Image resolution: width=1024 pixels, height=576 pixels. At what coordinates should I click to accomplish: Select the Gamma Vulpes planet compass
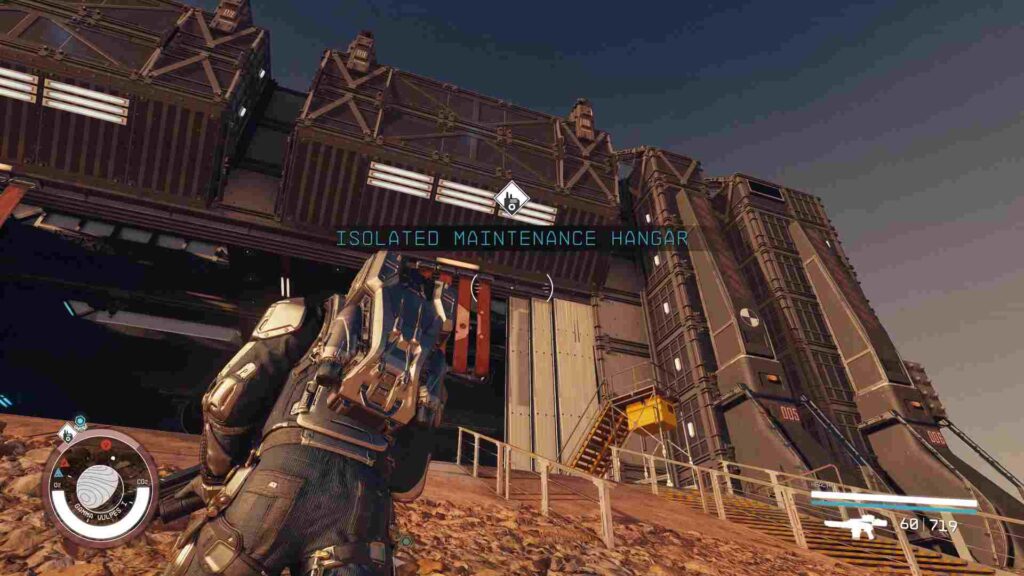point(99,486)
